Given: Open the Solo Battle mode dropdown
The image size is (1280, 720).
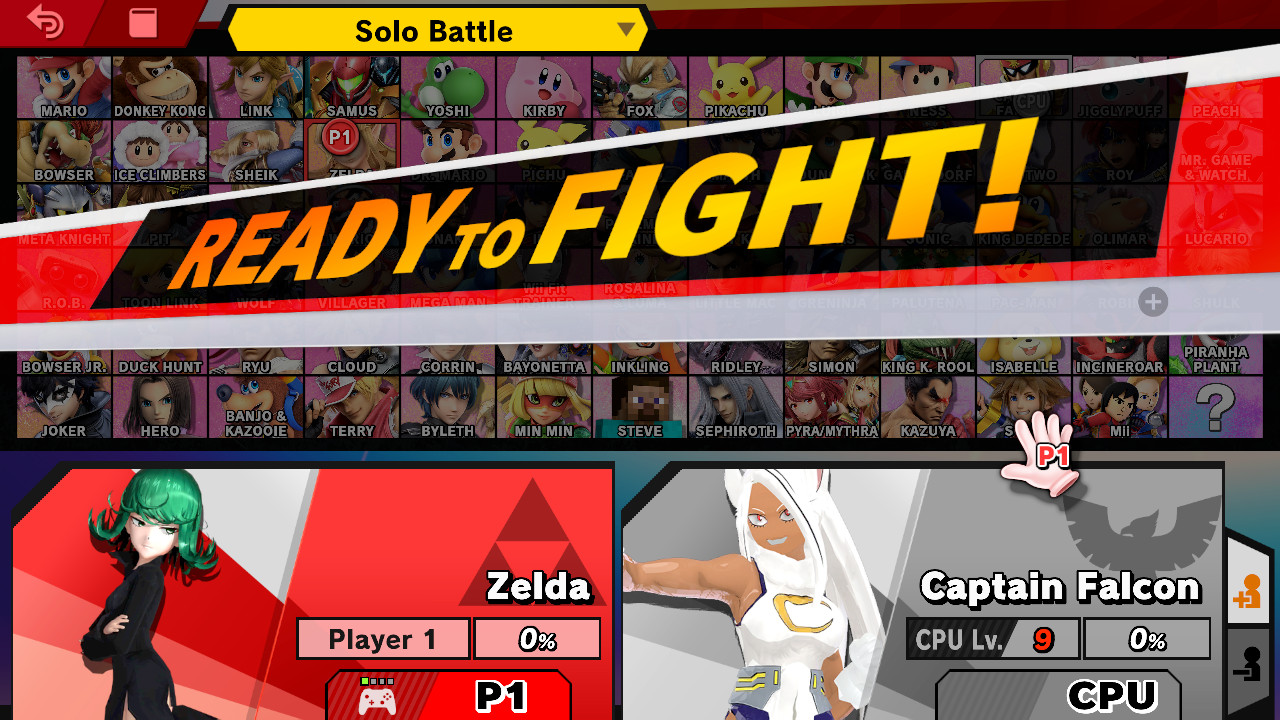Looking at the screenshot, I should 434,31.
